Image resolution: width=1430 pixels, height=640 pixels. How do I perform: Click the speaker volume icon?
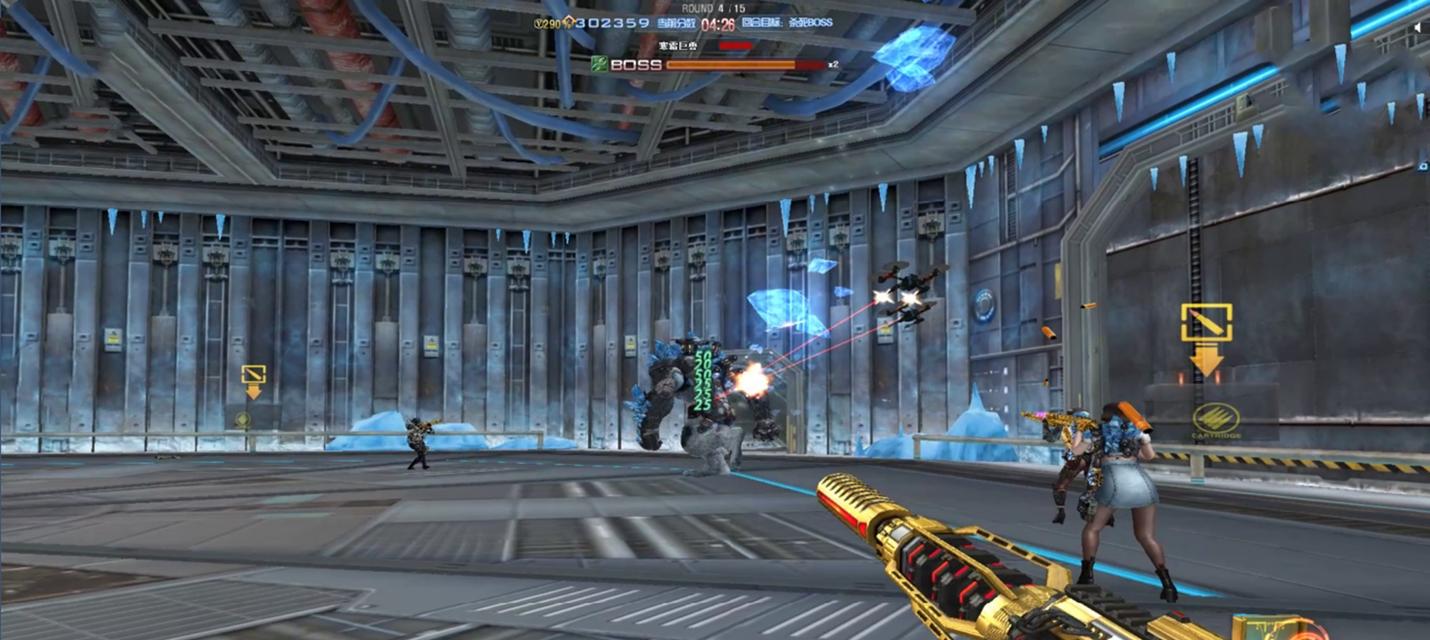[x=1418, y=28]
